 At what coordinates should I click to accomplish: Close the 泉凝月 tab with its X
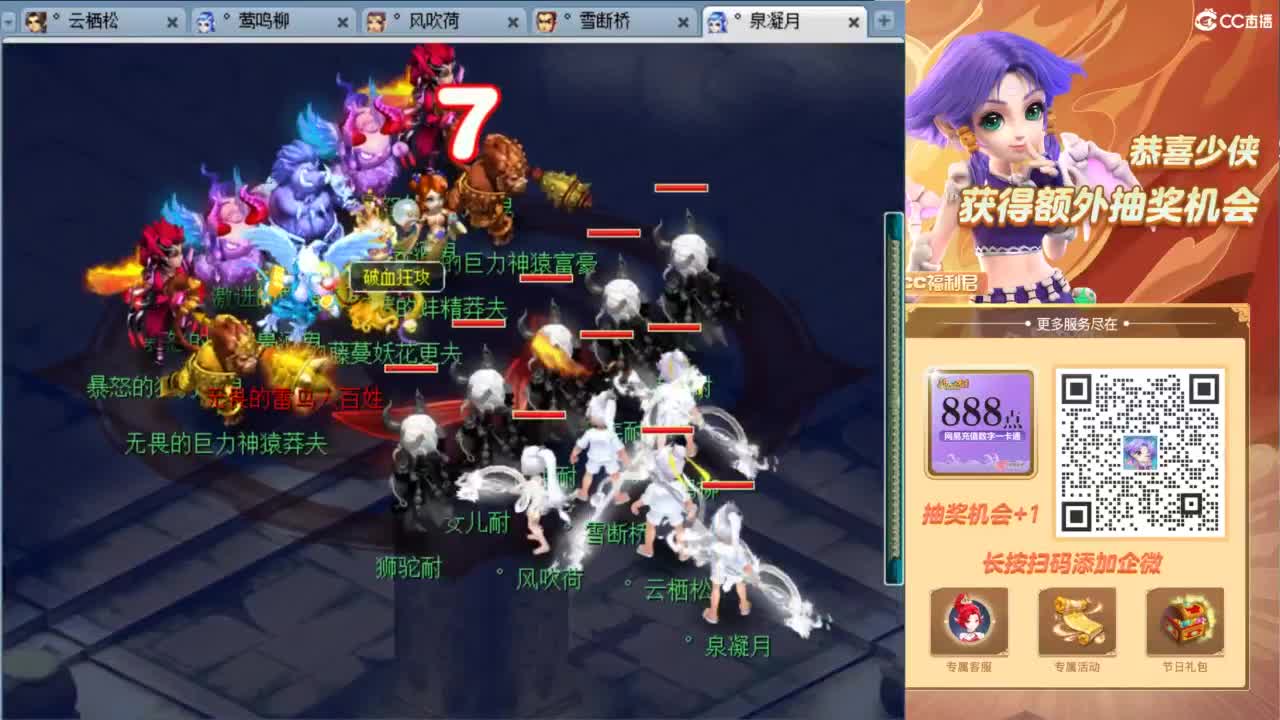853,22
